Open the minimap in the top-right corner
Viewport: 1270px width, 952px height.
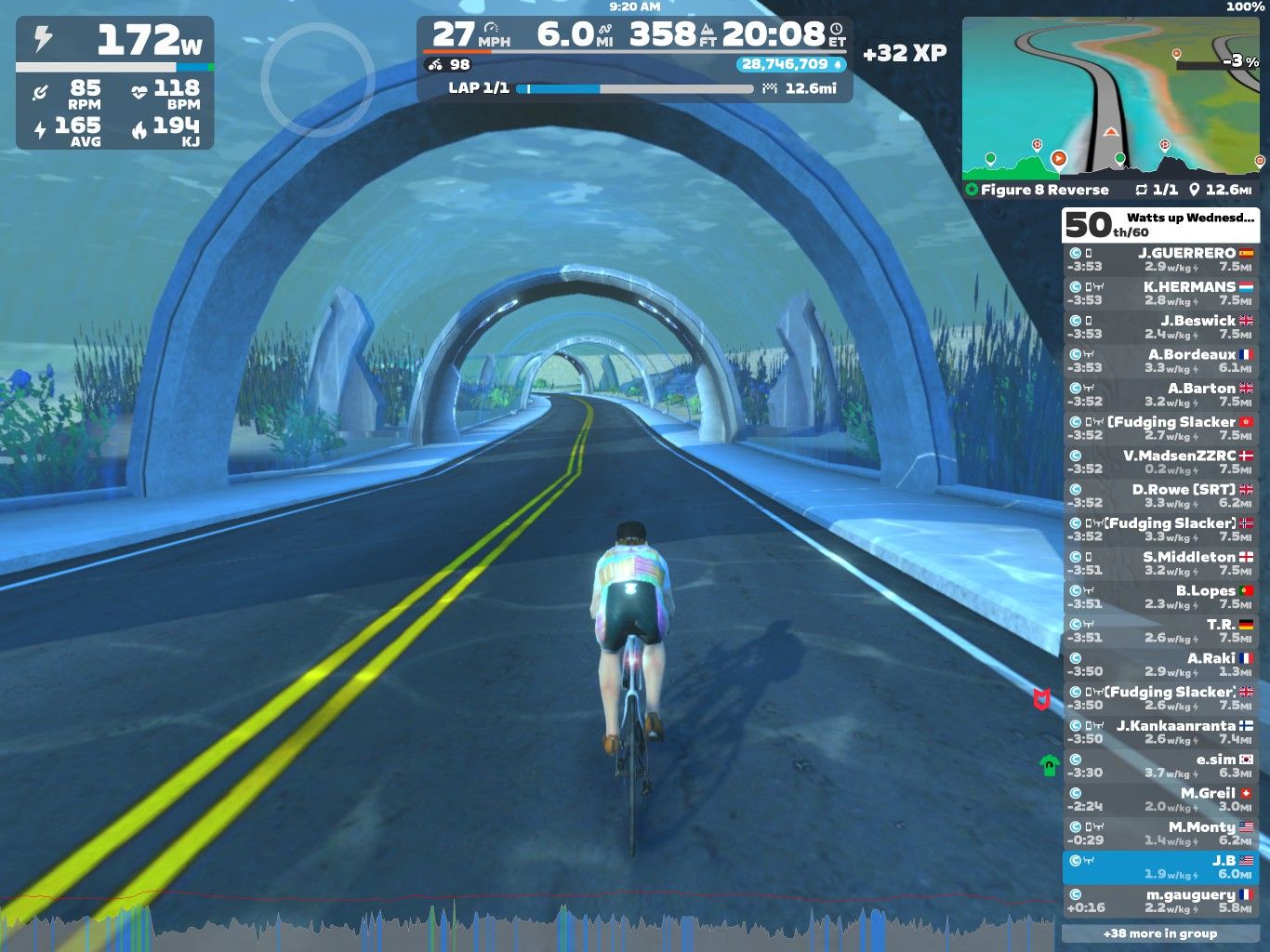[x=1111, y=96]
